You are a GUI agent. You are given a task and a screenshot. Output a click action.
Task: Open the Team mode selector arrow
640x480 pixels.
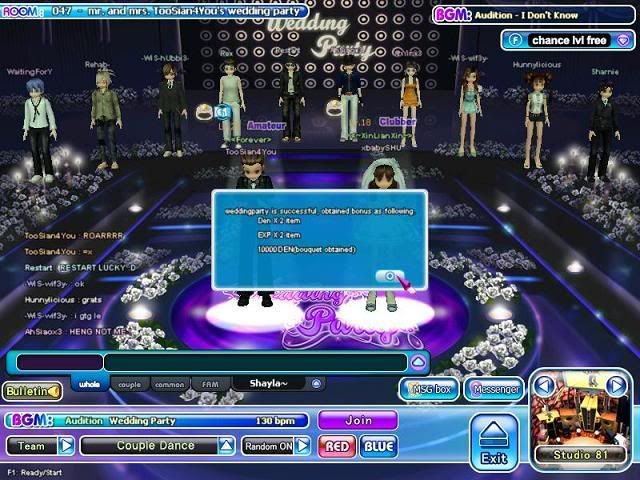coord(66,446)
